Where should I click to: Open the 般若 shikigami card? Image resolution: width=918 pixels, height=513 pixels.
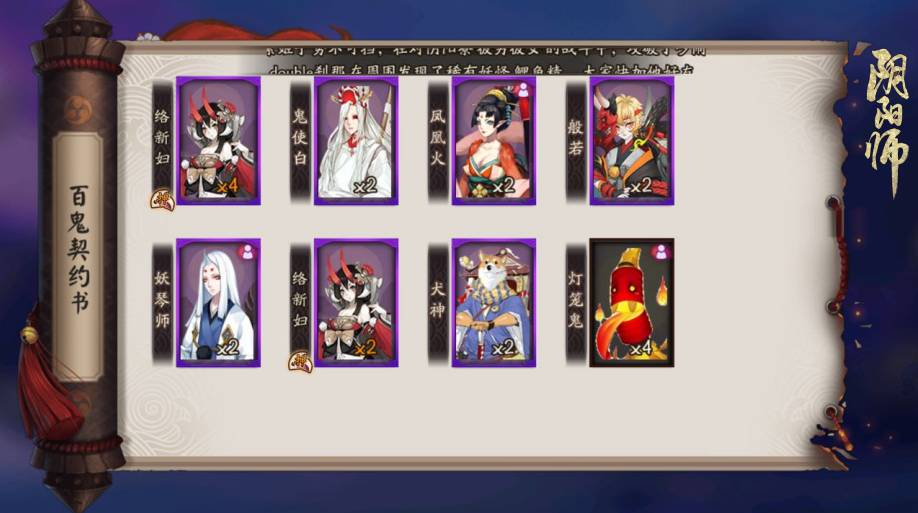tap(631, 141)
